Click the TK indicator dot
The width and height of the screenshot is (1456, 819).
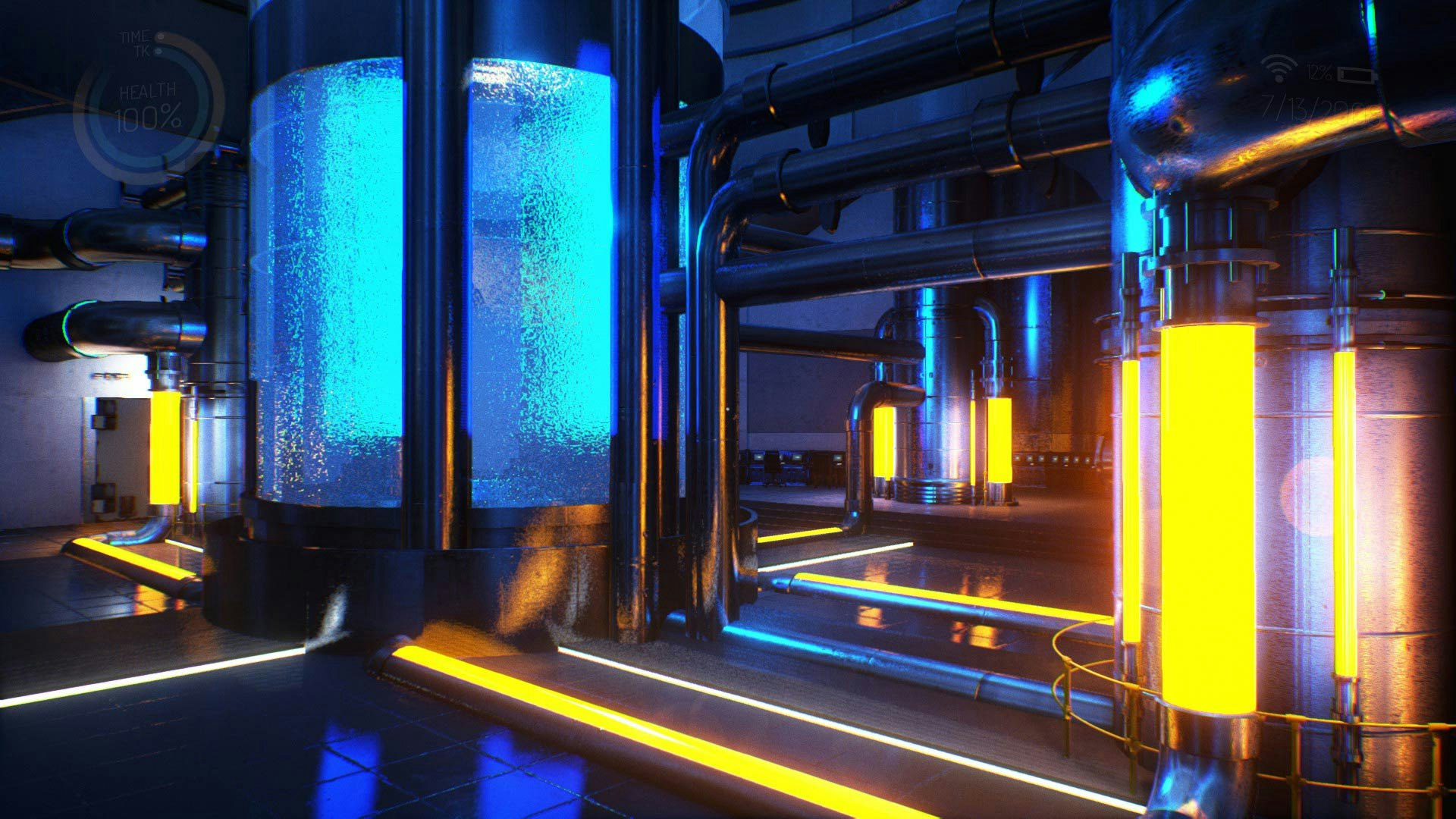pos(158,51)
